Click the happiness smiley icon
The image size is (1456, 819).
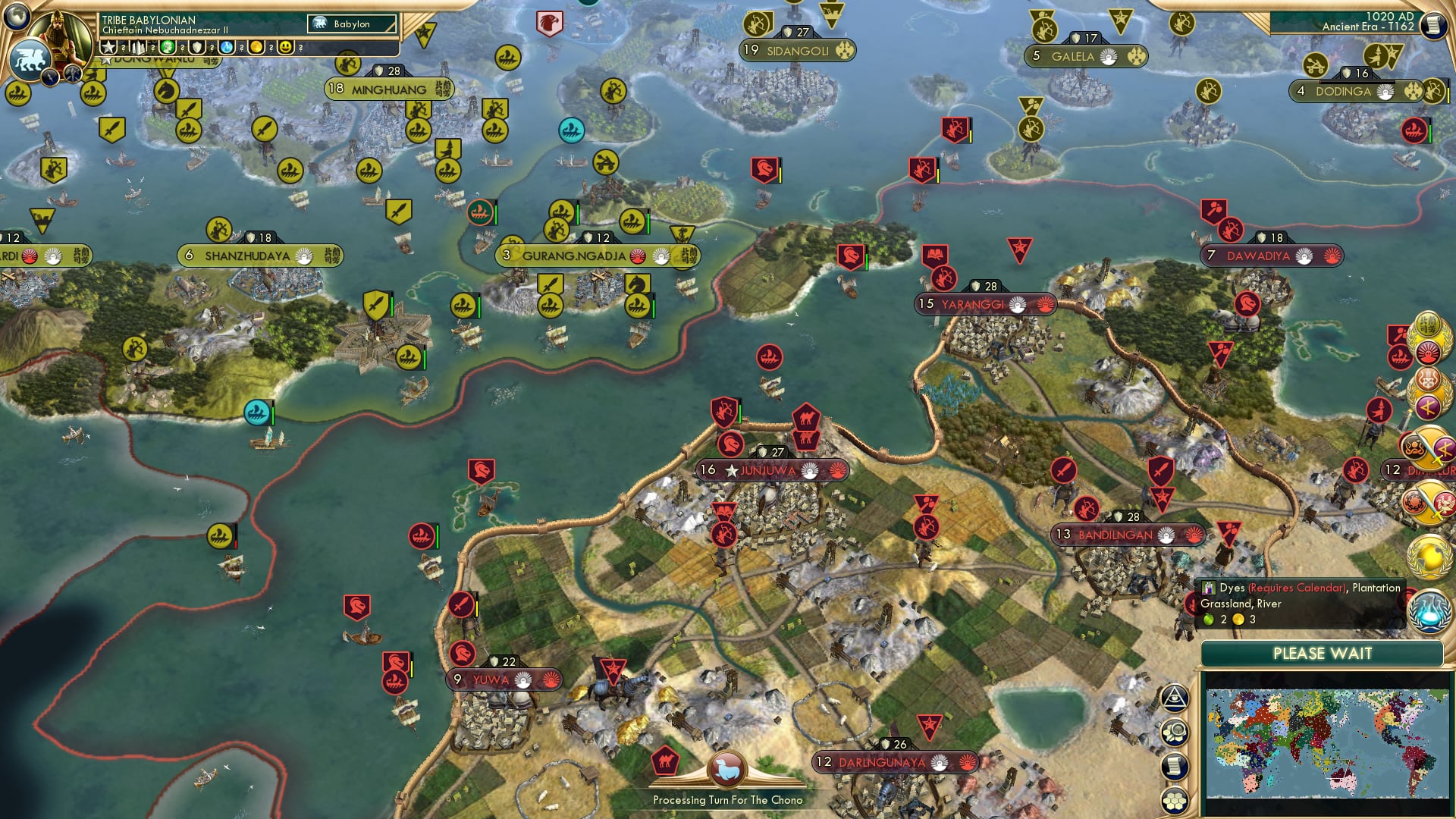click(x=286, y=47)
